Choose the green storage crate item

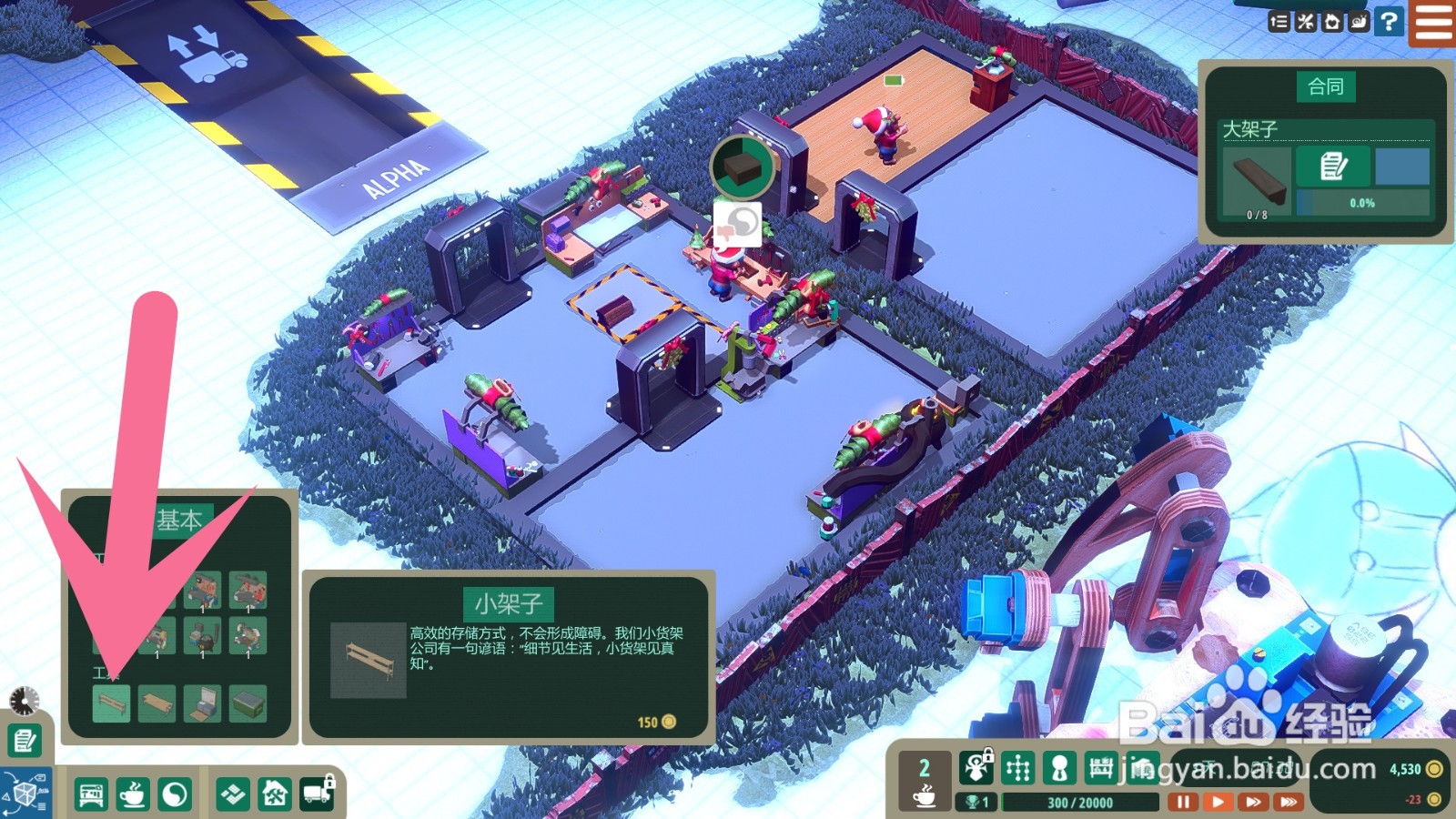[247, 703]
